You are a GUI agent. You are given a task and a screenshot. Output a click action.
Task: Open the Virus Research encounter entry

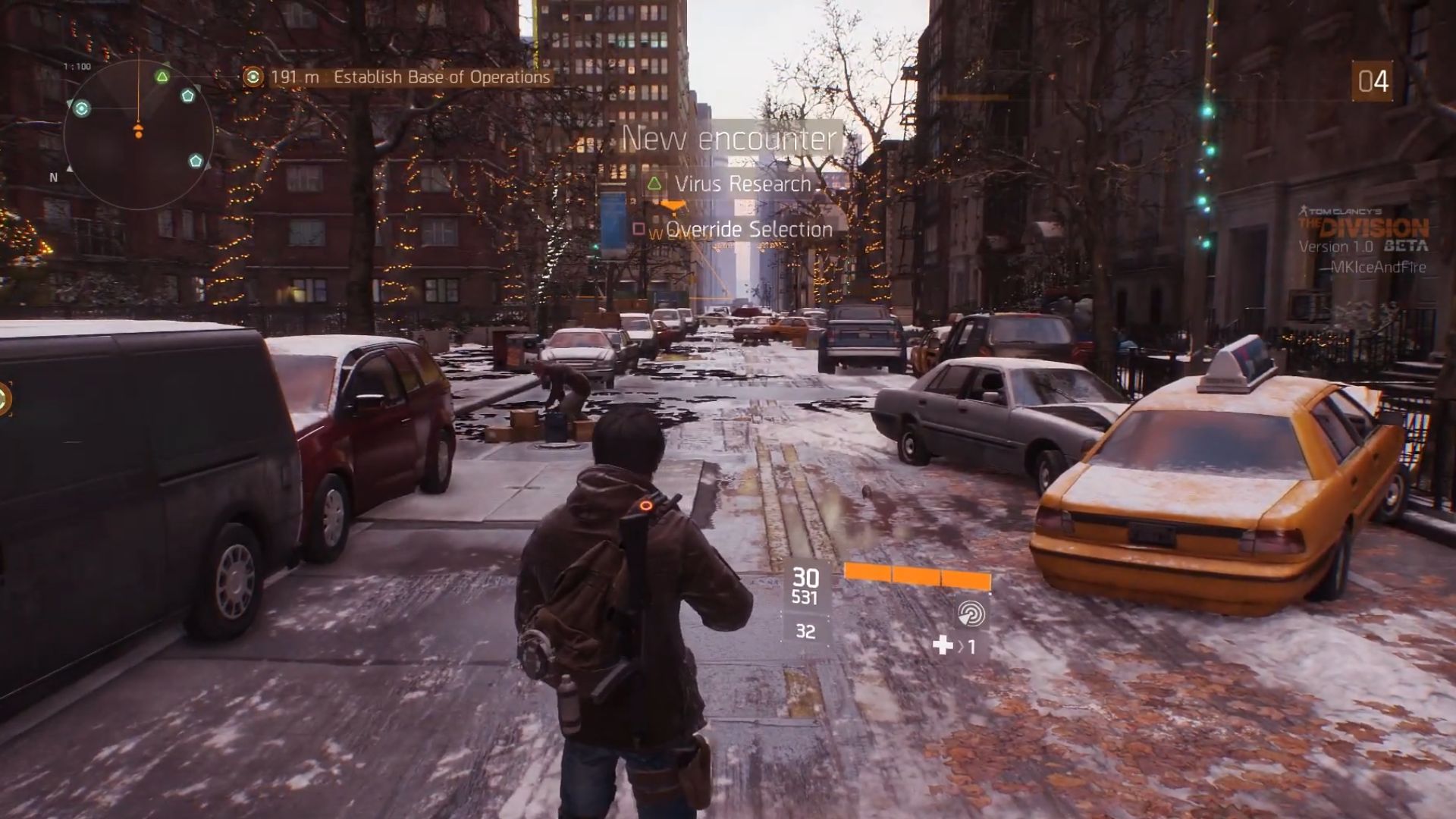(x=742, y=184)
